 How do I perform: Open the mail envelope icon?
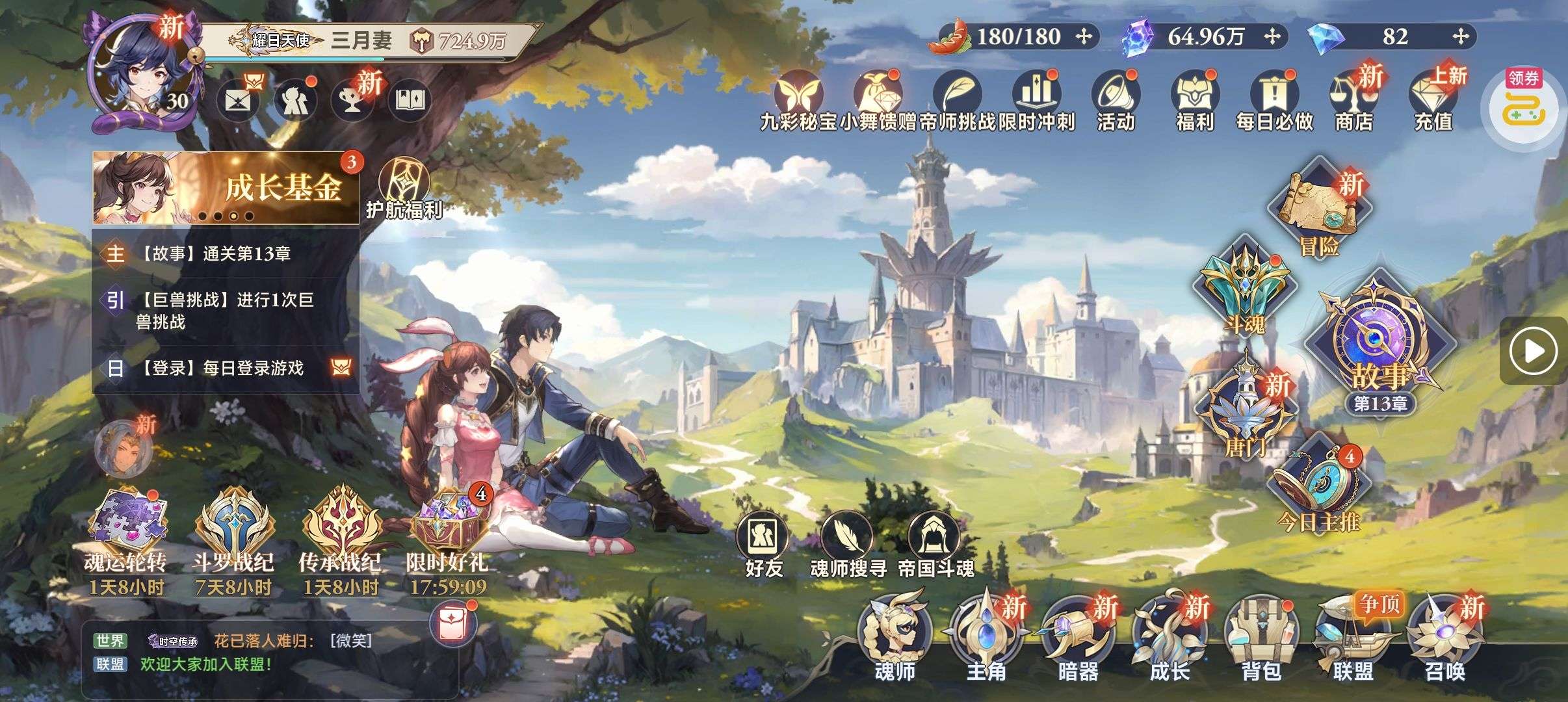(237, 101)
